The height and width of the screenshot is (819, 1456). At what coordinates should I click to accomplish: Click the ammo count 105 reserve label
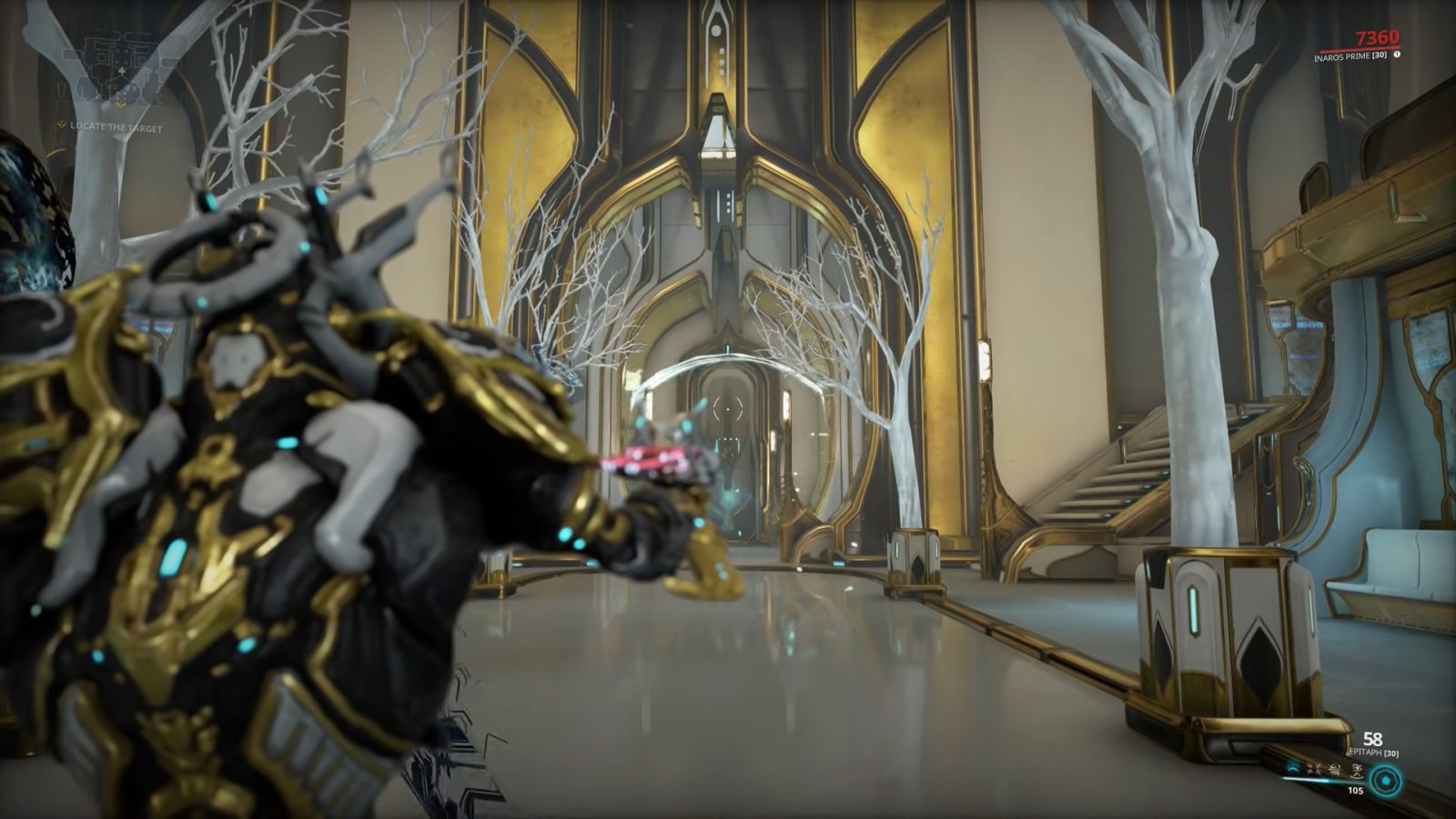(x=1356, y=791)
